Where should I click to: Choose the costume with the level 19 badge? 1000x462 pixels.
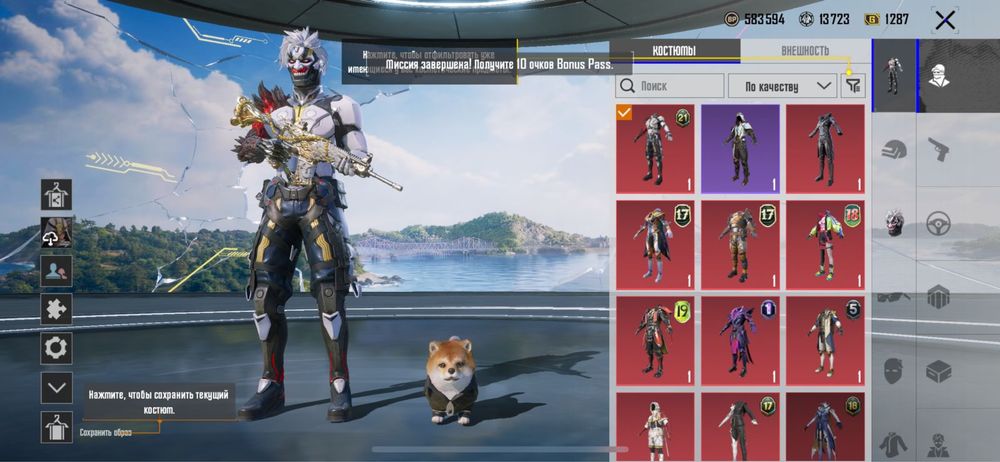pos(654,340)
